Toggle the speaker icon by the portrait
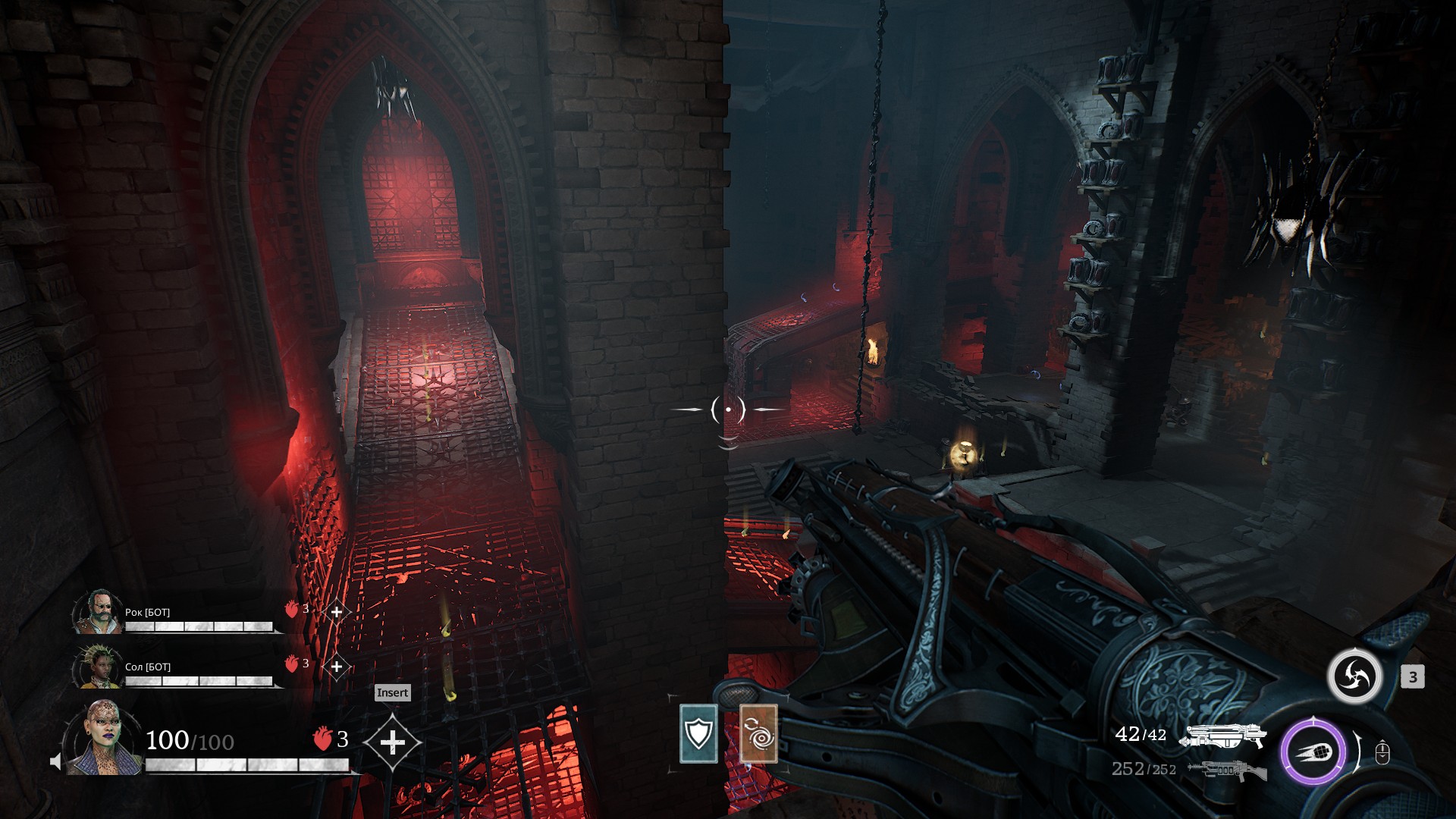Viewport: 1456px width, 819px height. [x=55, y=761]
